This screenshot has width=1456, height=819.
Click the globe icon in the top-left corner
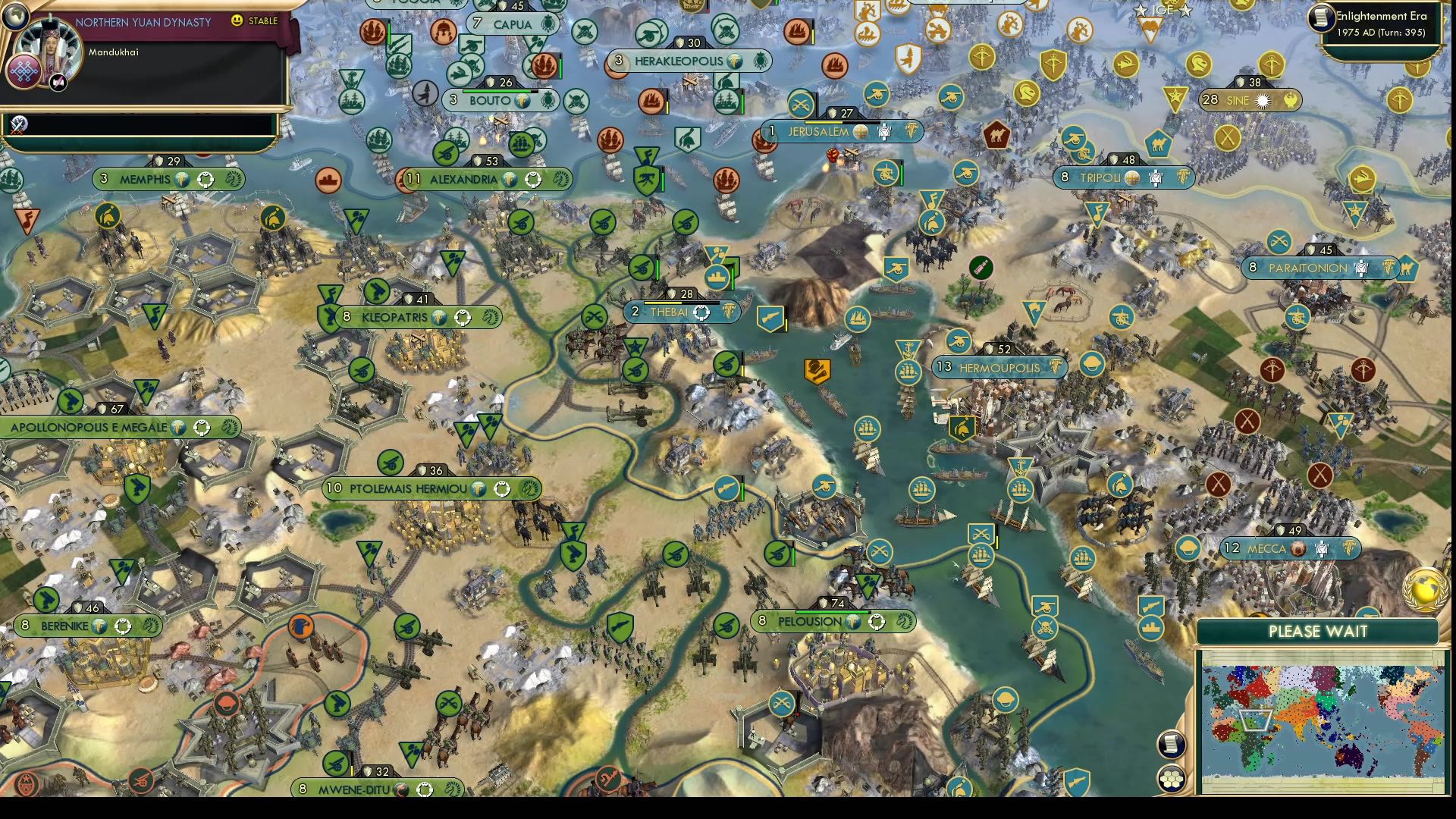(14, 16)
